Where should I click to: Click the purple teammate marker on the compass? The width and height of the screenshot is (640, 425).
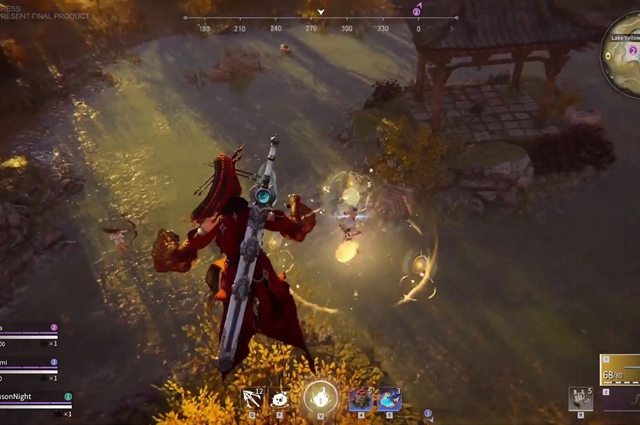[x=417, y=11]
